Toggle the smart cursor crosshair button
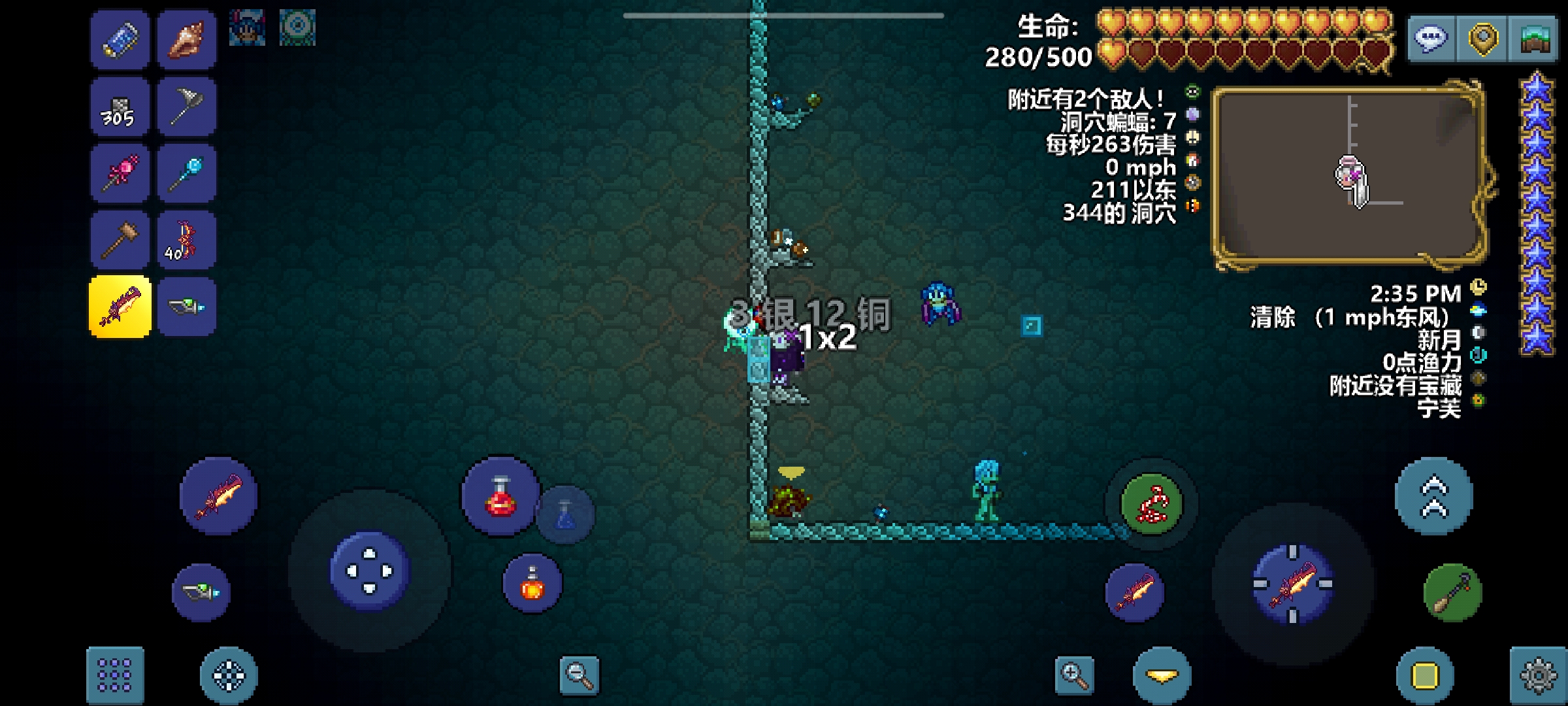This screenshot has height=706, width=1568. coord(229,675)
